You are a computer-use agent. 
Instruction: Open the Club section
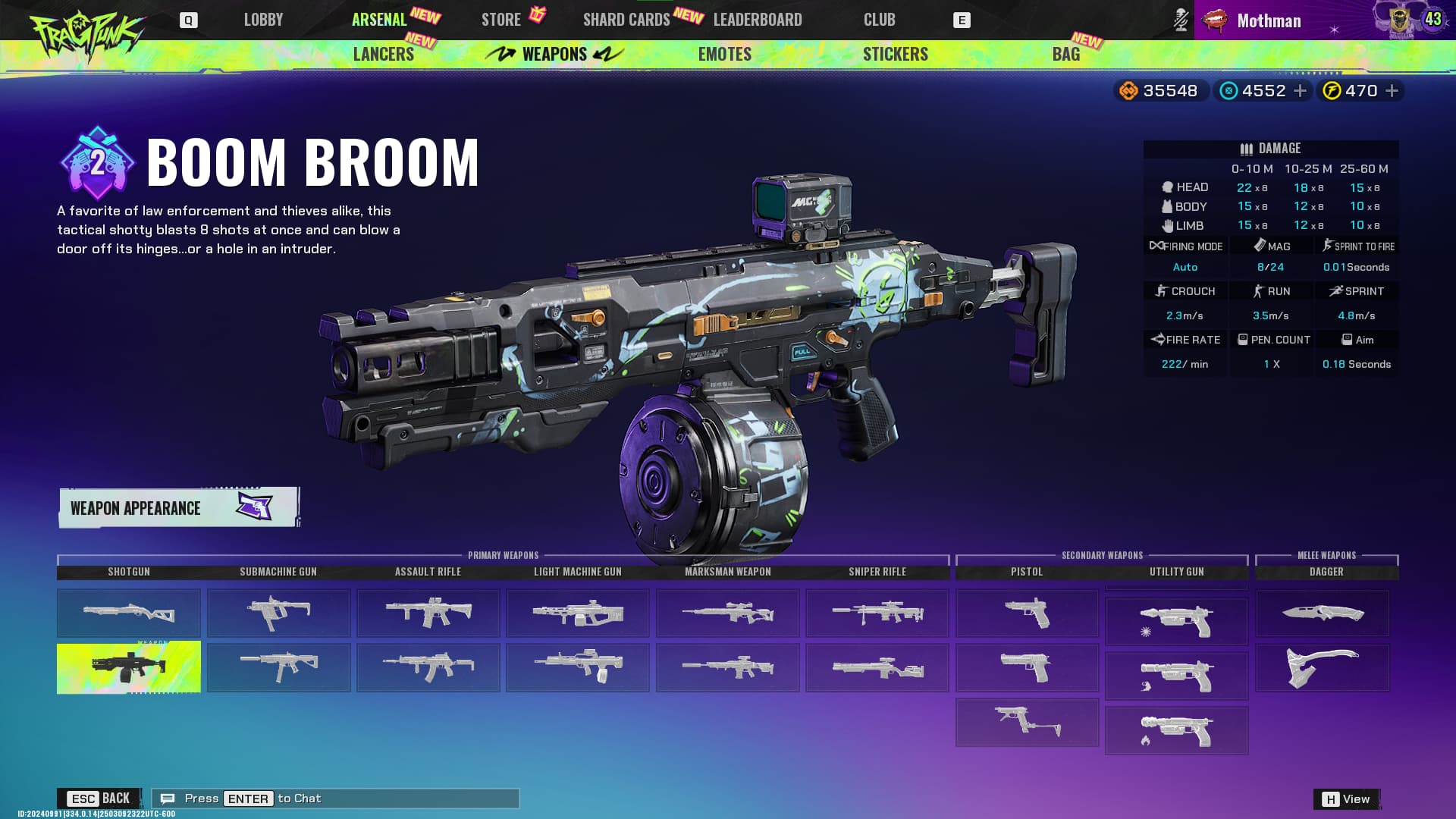coord(879,20)
